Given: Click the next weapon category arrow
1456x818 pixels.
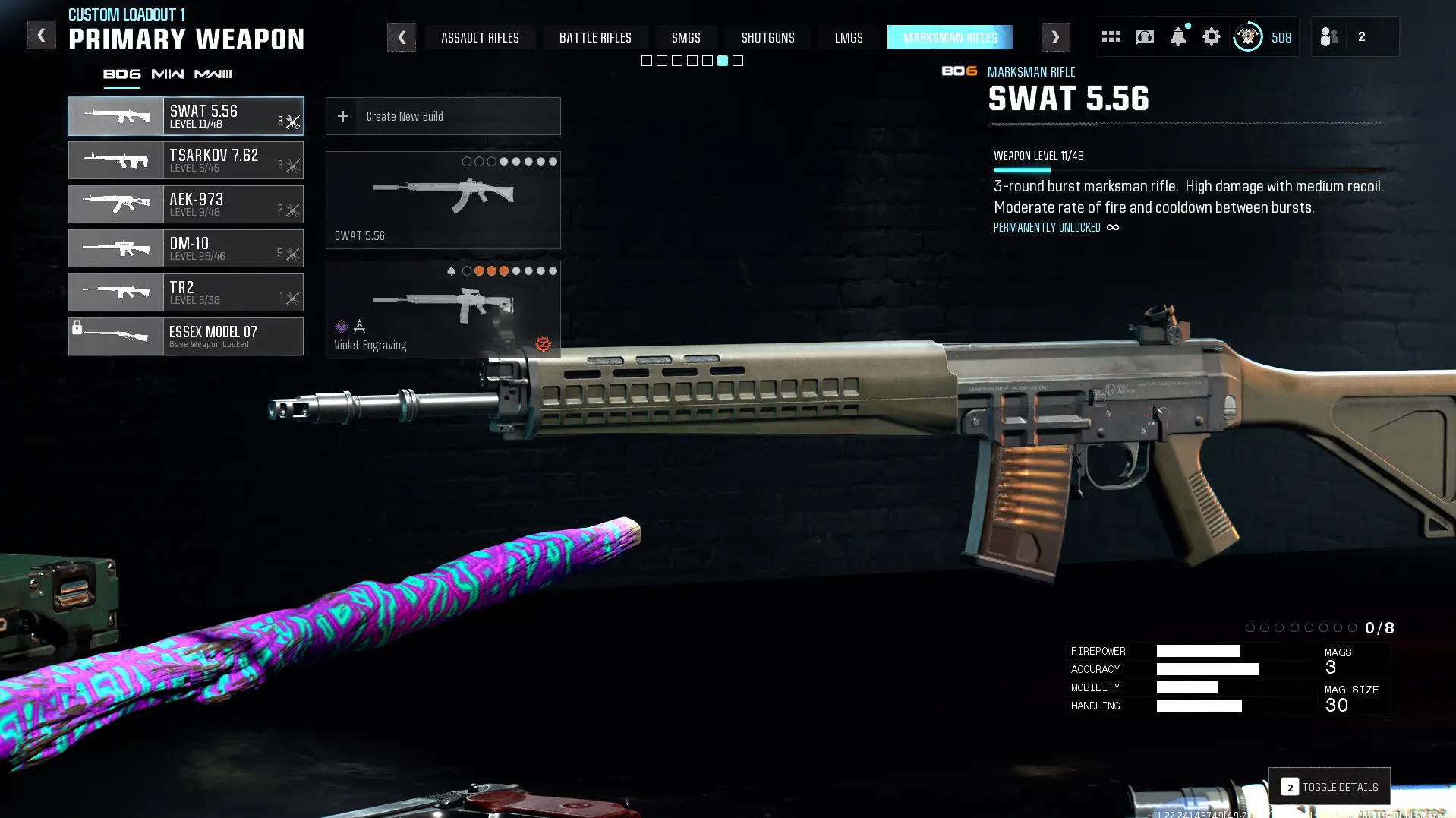Looking at the screenshot, I should click(x=1055, y=37).
